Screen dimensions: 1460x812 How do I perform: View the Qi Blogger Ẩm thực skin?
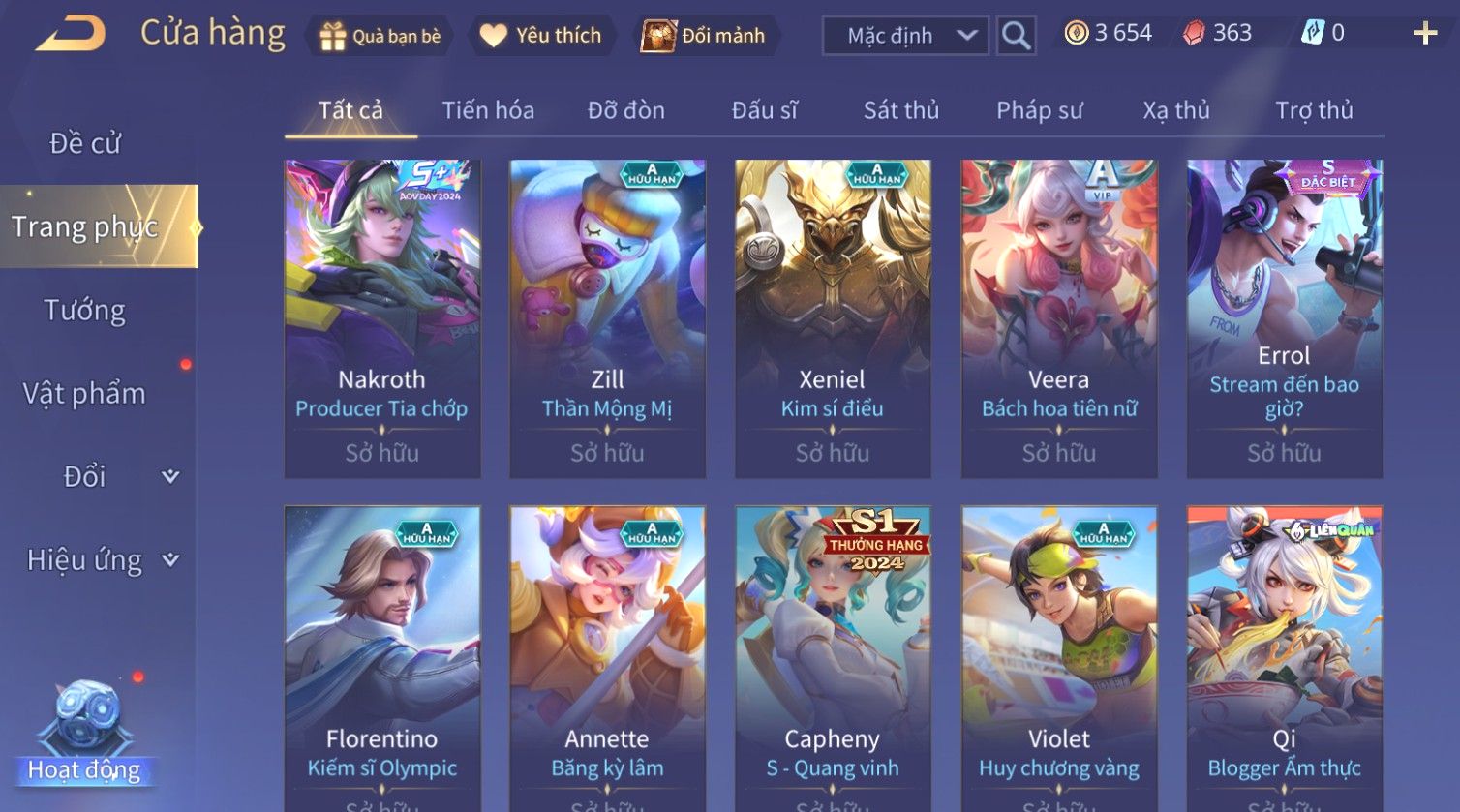click(1284, 658)
